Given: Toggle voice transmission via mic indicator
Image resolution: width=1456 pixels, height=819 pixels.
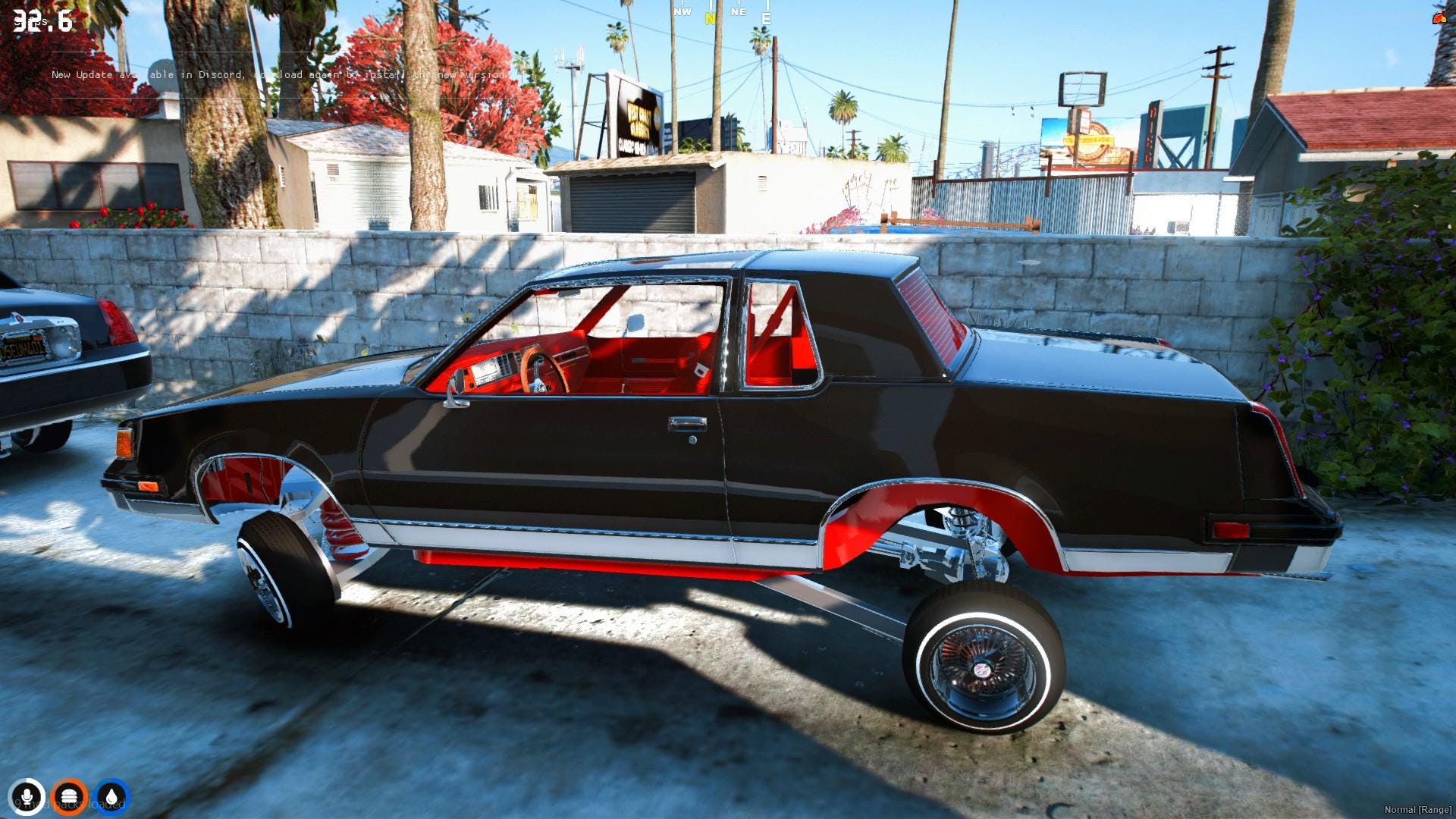Looking at the screenshot, I should click(x=27, y=795).
